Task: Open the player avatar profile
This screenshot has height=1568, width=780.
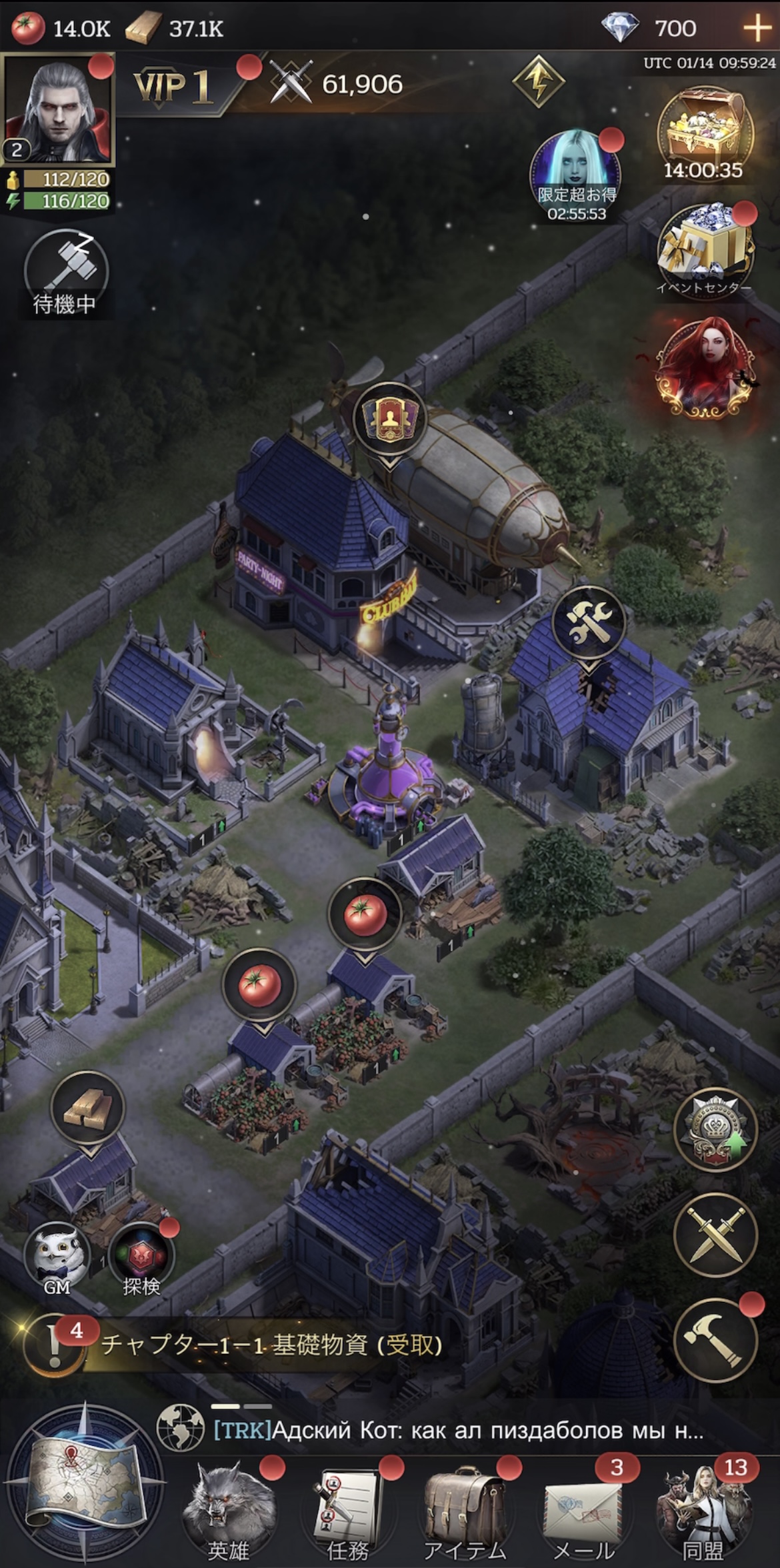Action: (x=58, y=111)
